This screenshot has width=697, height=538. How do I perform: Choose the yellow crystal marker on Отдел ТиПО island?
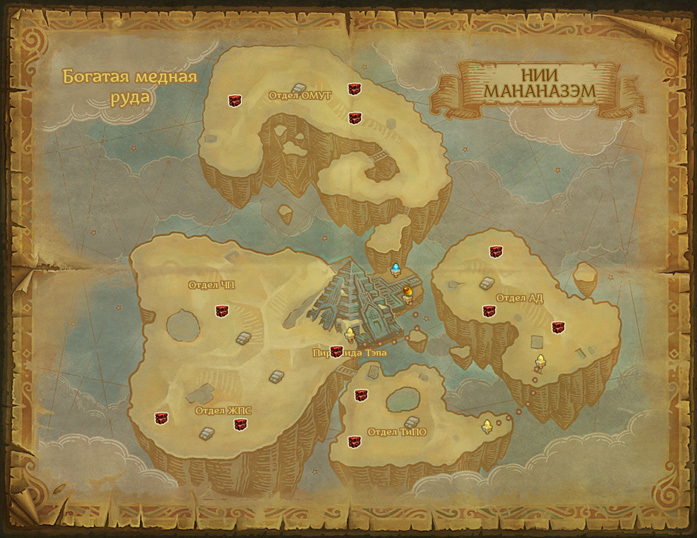coord(487,426)
